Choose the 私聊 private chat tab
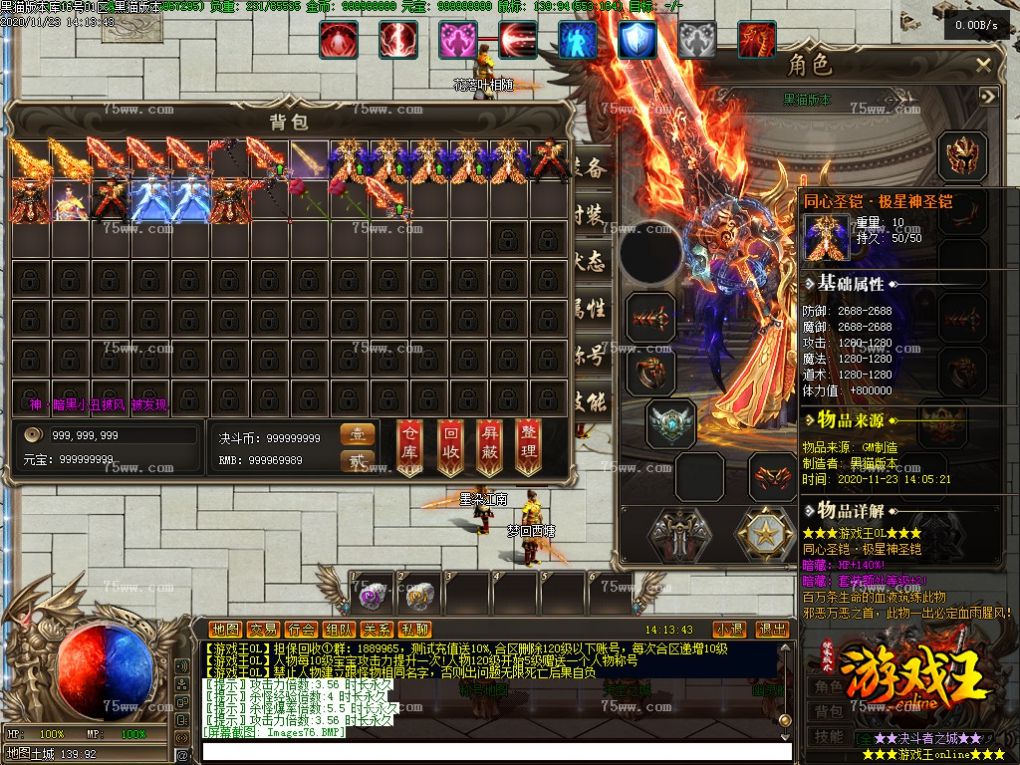 coord(413,629)
